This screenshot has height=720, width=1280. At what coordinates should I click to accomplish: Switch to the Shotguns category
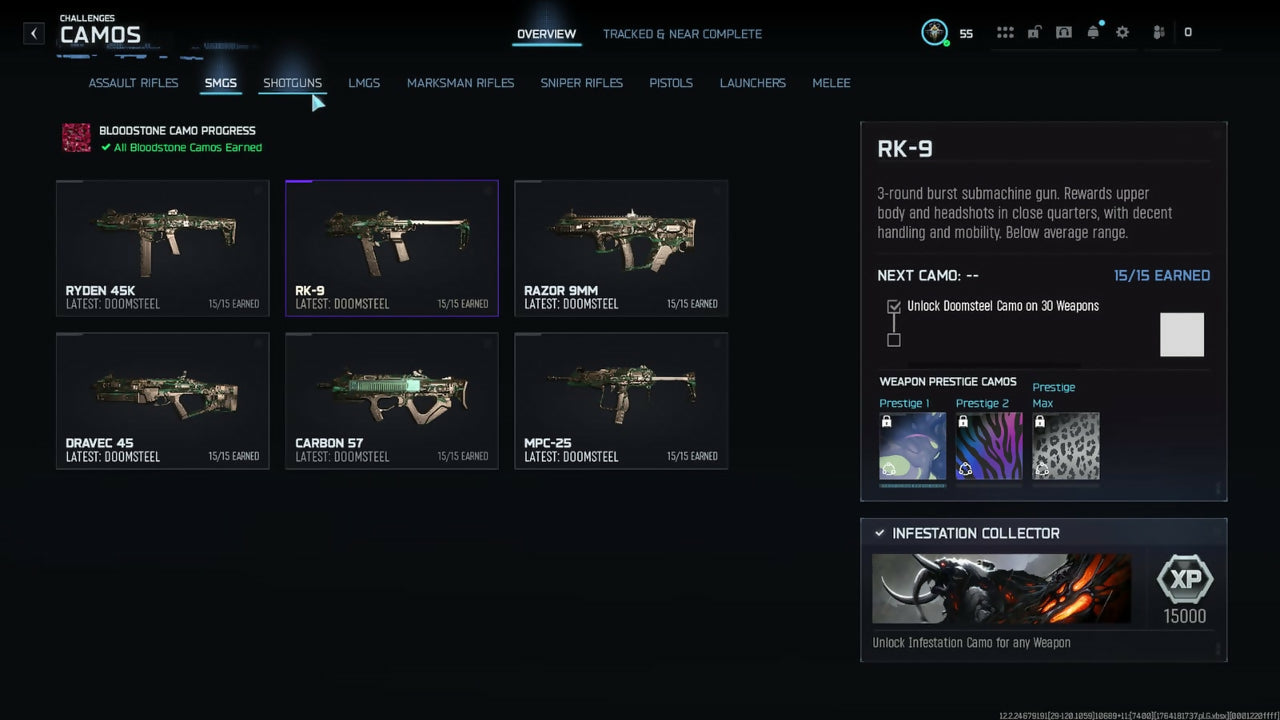292,83
